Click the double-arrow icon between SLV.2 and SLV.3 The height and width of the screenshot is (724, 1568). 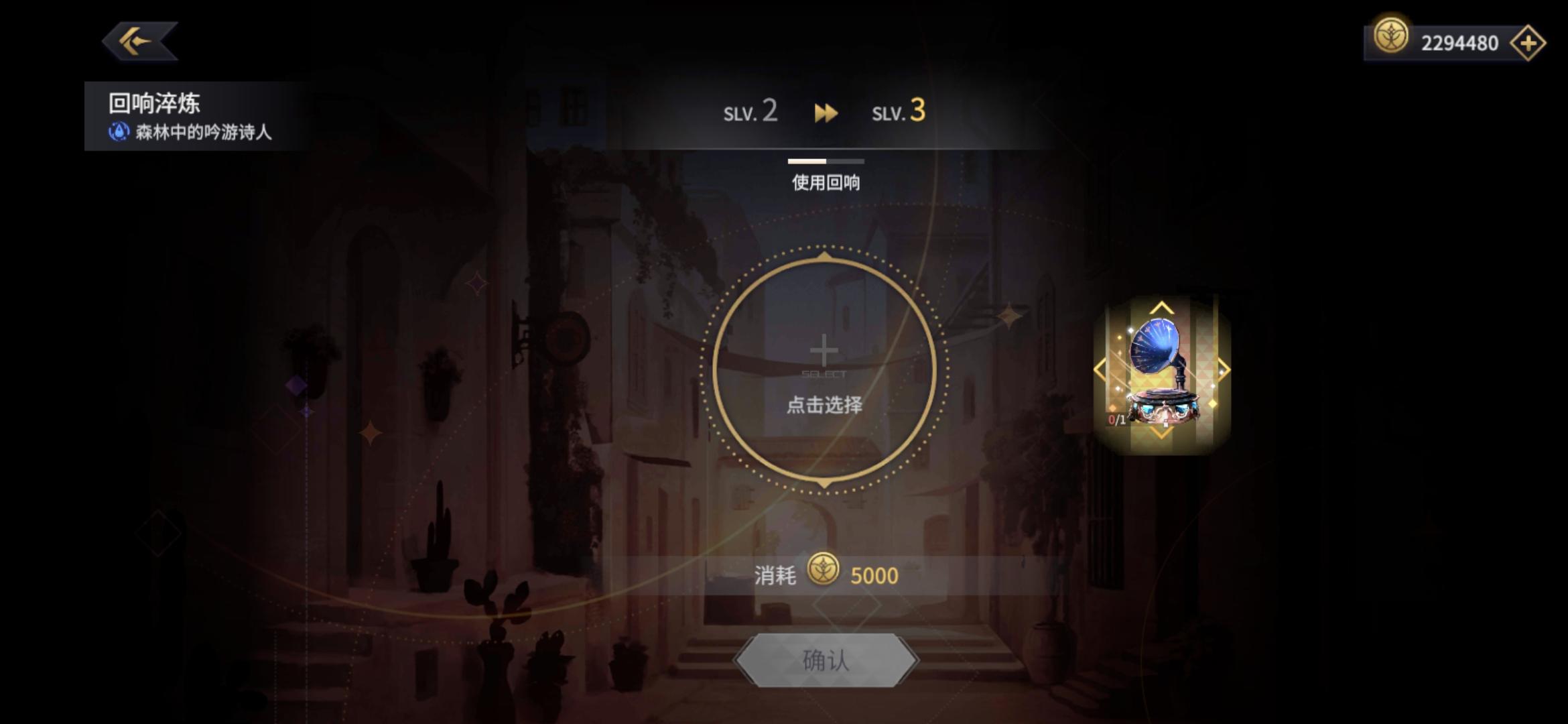point(826,113)
